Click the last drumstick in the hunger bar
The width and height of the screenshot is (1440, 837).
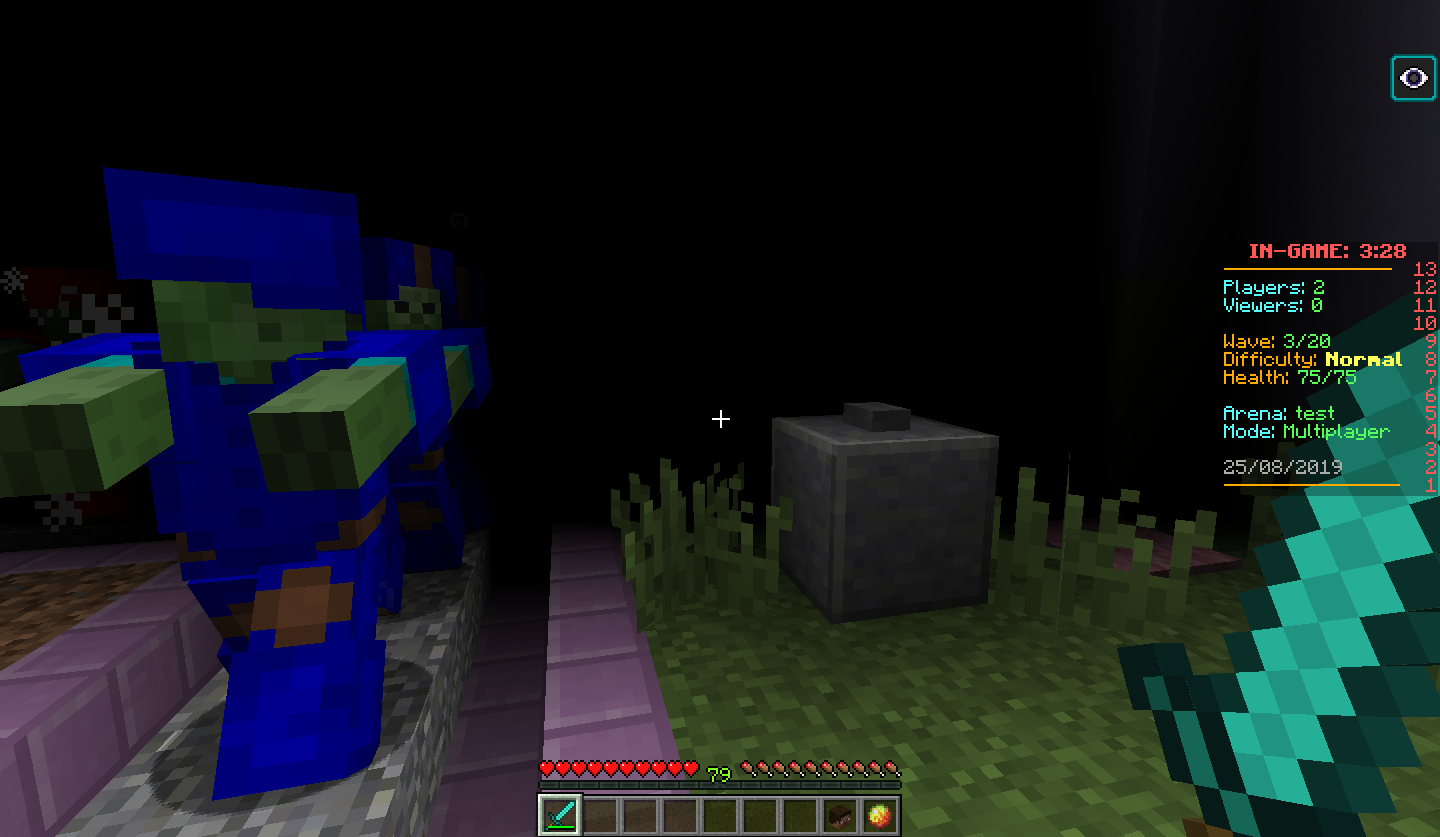pyautogui.click(x=893, y=770)
